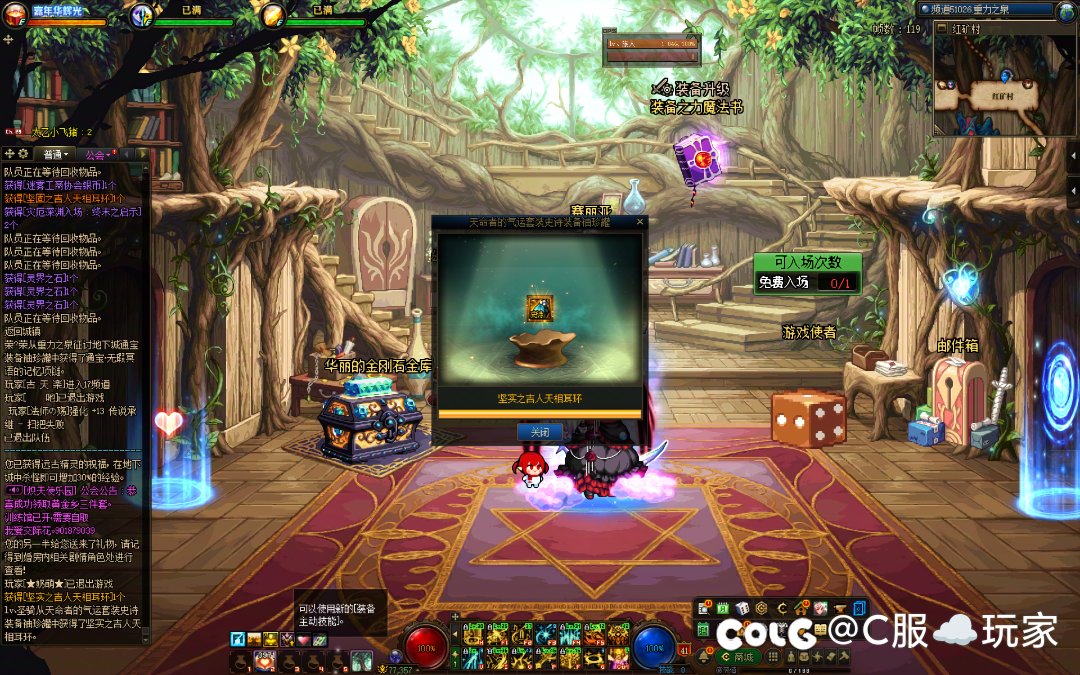Open the dice icon in the menu bar

742,608
